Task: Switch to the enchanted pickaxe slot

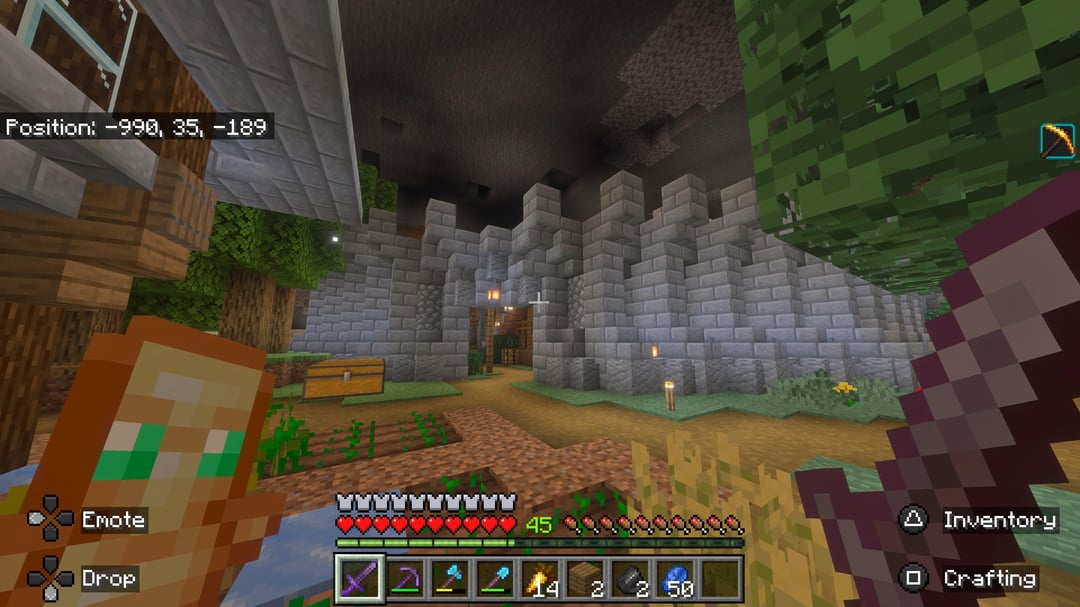Action: (x=403, y=580)
